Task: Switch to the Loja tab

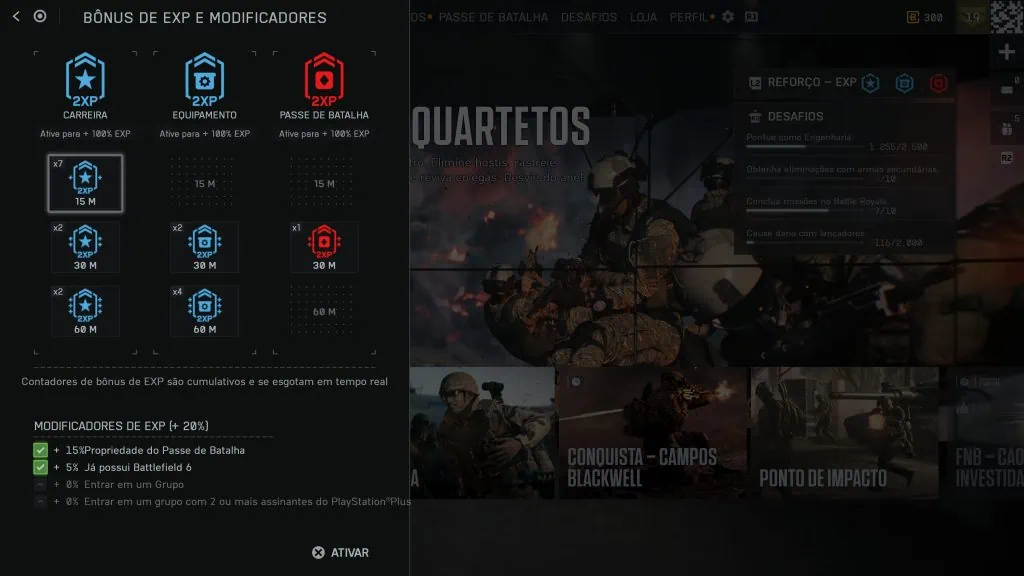Action: coord(644,17)
